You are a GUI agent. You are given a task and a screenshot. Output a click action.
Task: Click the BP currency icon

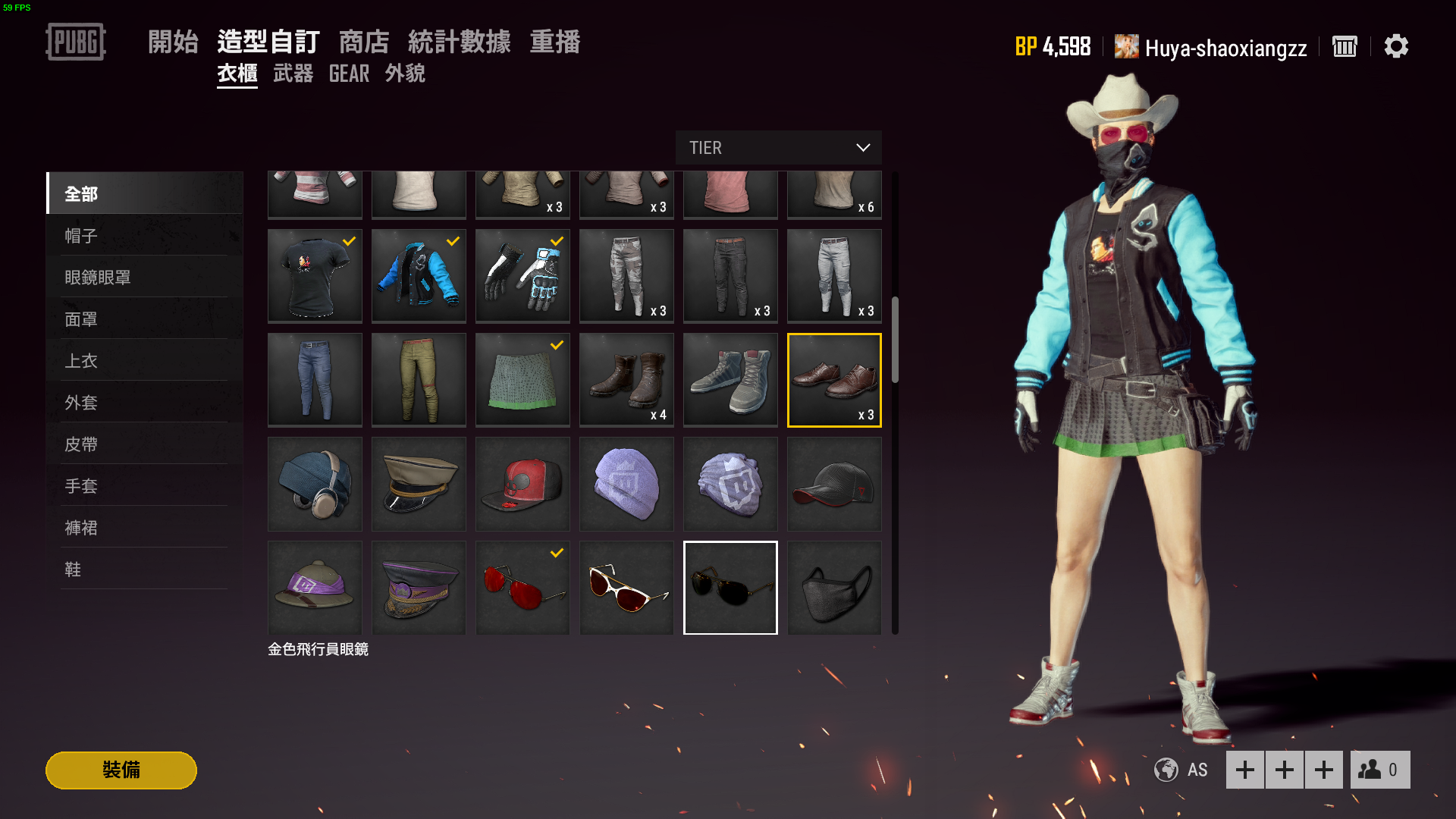click(x=1025, y=46)
